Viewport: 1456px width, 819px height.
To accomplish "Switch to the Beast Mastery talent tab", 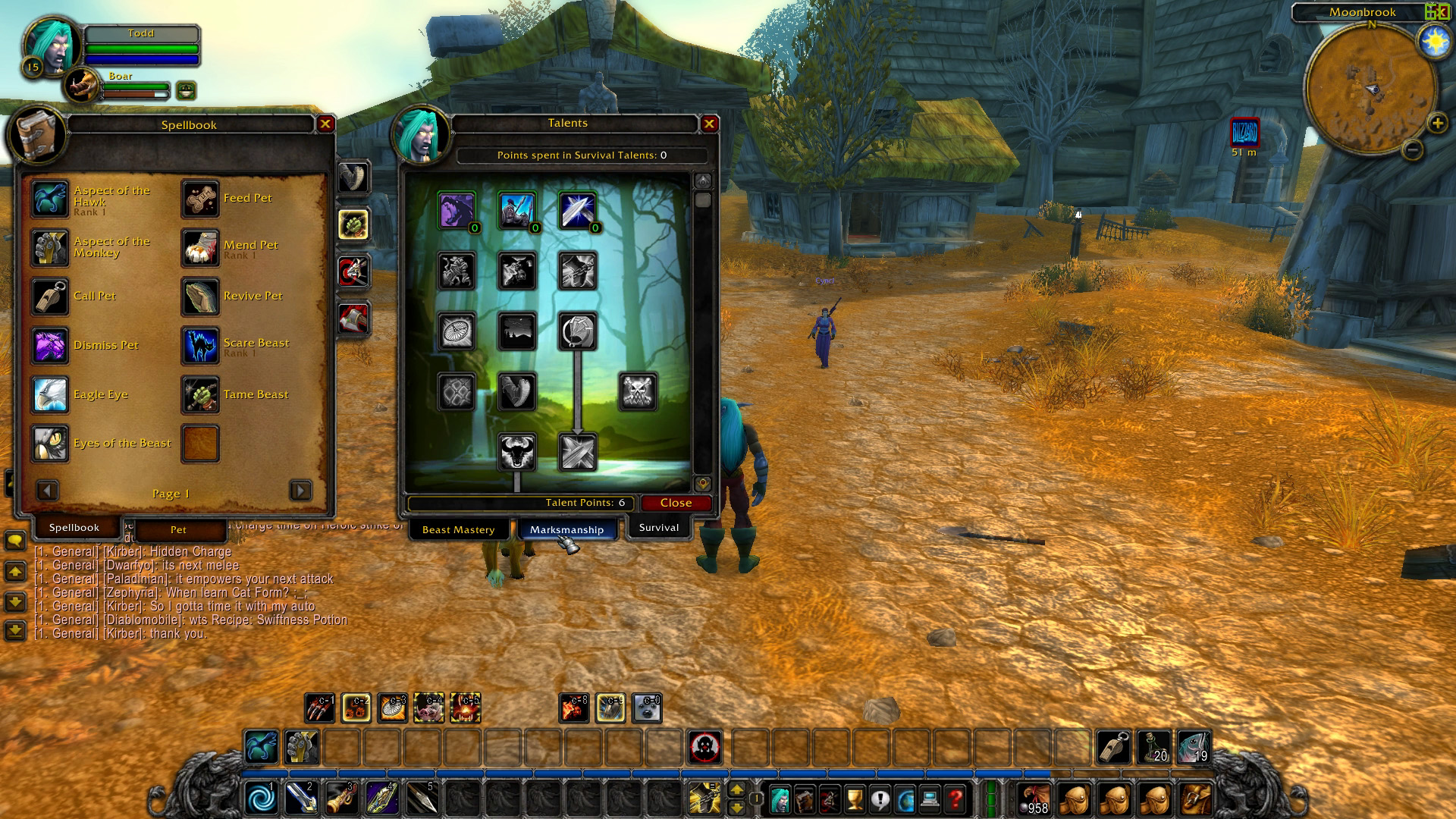I will [458, 529].
